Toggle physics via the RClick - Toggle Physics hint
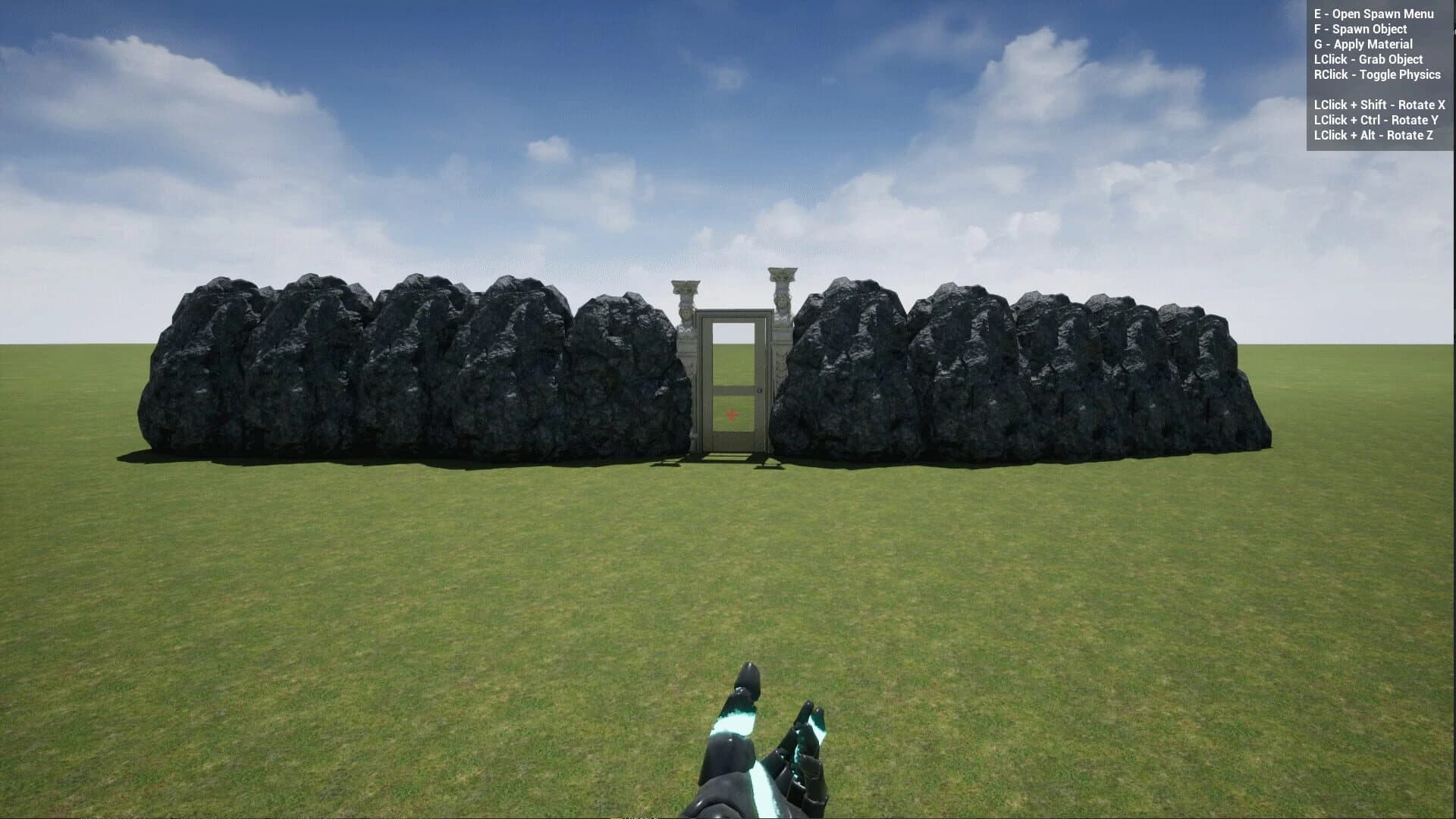 [x=1377, y=75]
